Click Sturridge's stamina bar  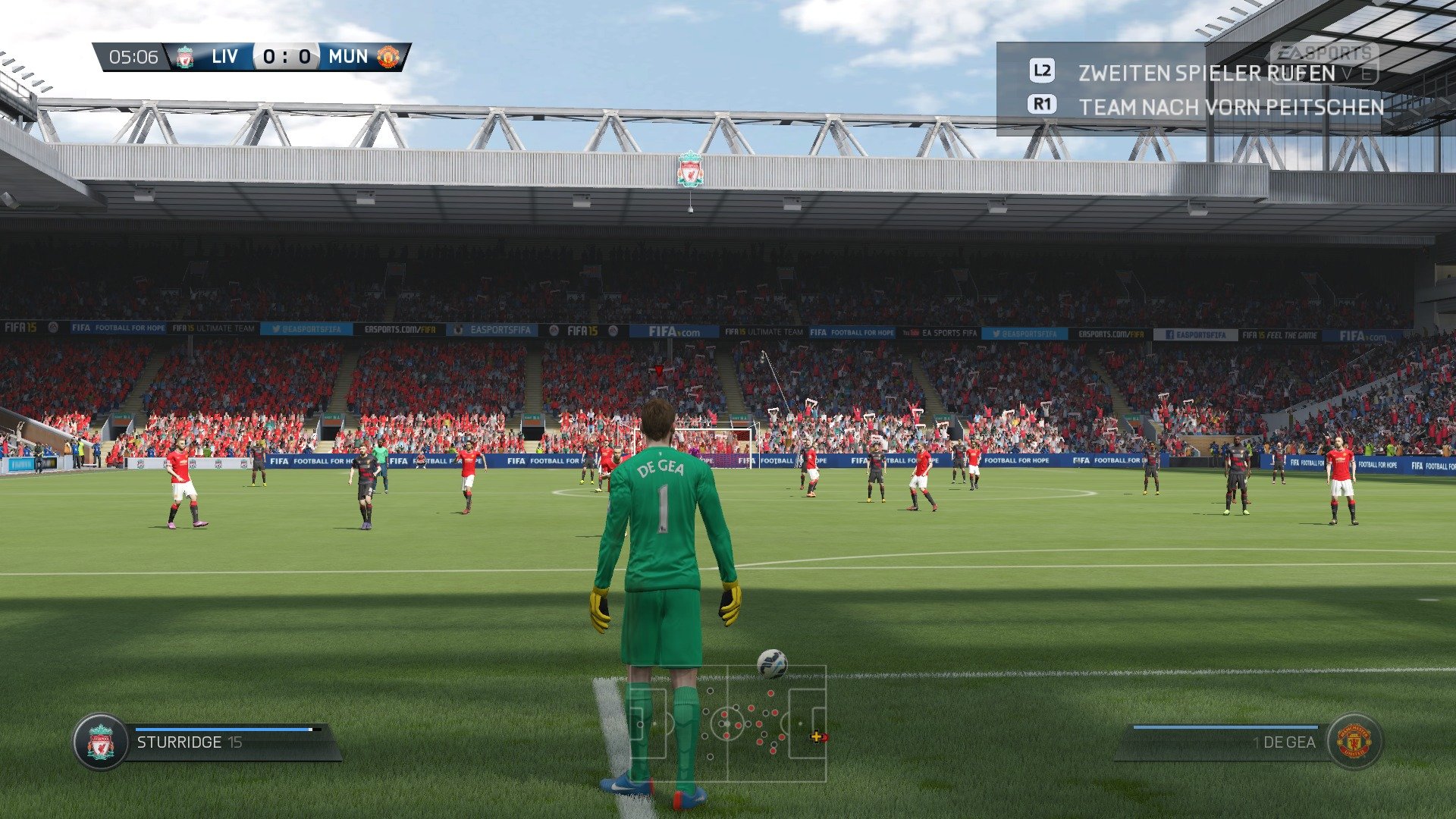[227, 730]
